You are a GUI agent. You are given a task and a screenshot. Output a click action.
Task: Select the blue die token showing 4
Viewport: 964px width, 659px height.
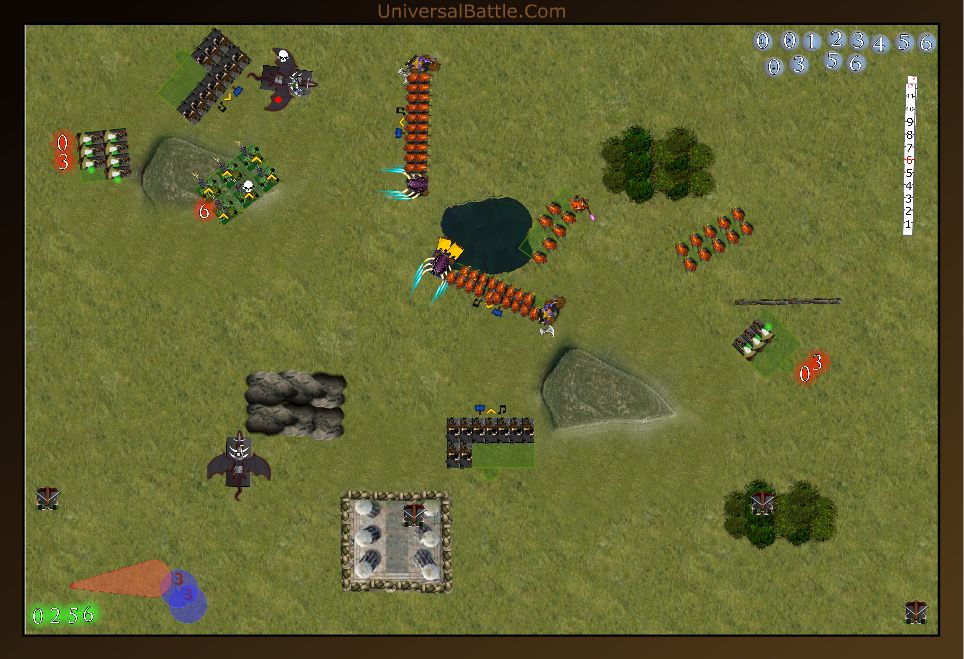880,44
